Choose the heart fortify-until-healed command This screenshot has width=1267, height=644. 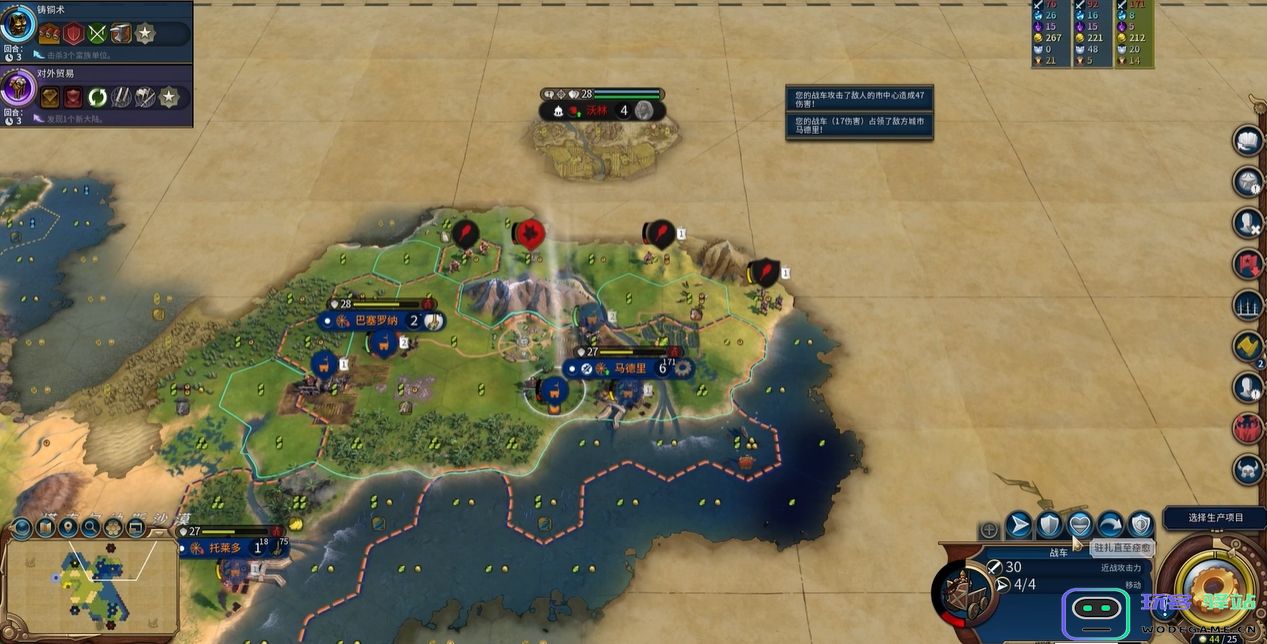tap(1079, 524)
